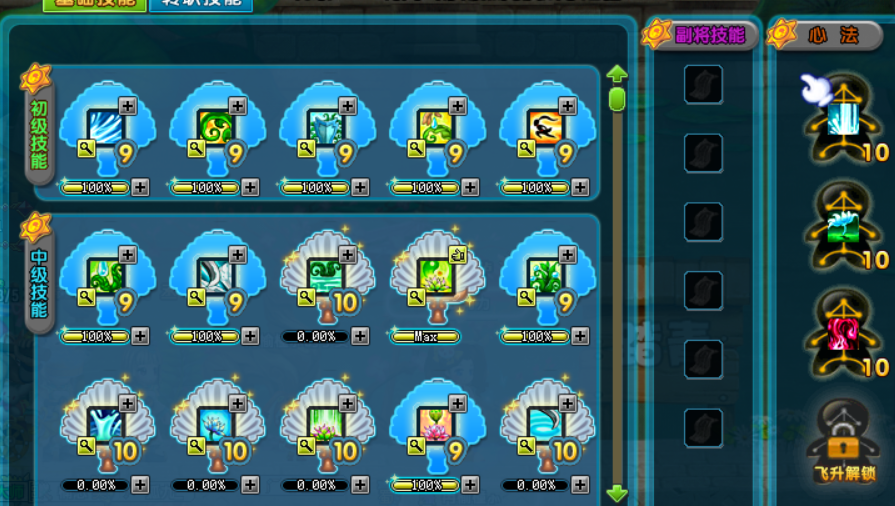895x506 pixels.
Task: Click the green down arrow of skill list
Action: 617,493
